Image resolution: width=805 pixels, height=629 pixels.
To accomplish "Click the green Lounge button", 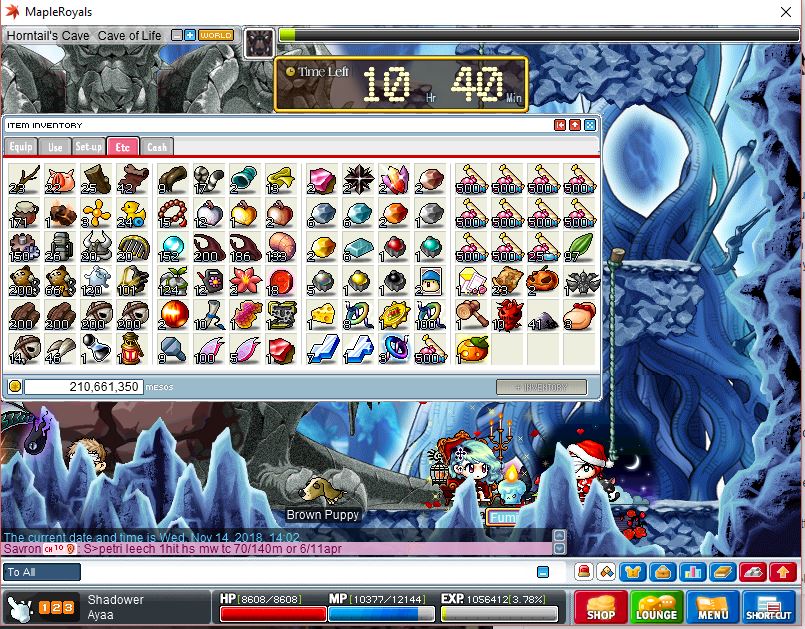I will (x=656, y=607).
